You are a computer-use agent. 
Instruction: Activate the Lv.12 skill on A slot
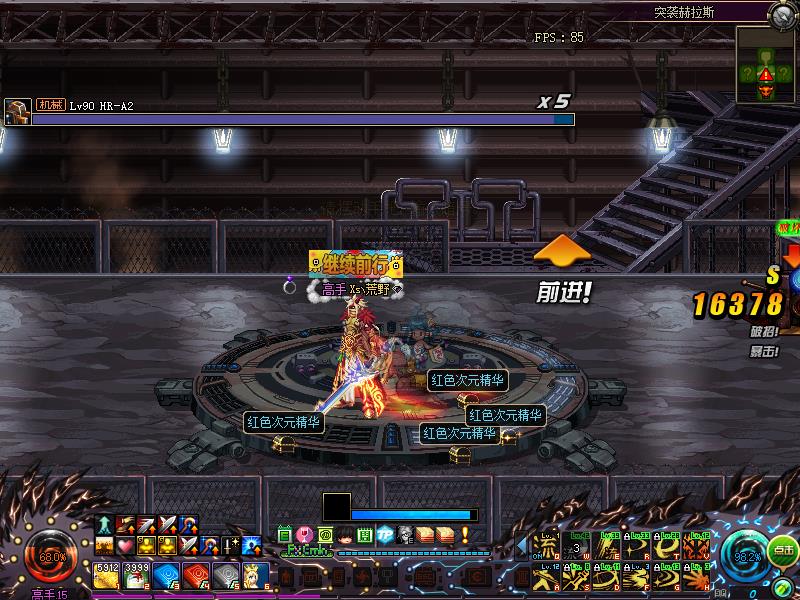pos(547,576)
